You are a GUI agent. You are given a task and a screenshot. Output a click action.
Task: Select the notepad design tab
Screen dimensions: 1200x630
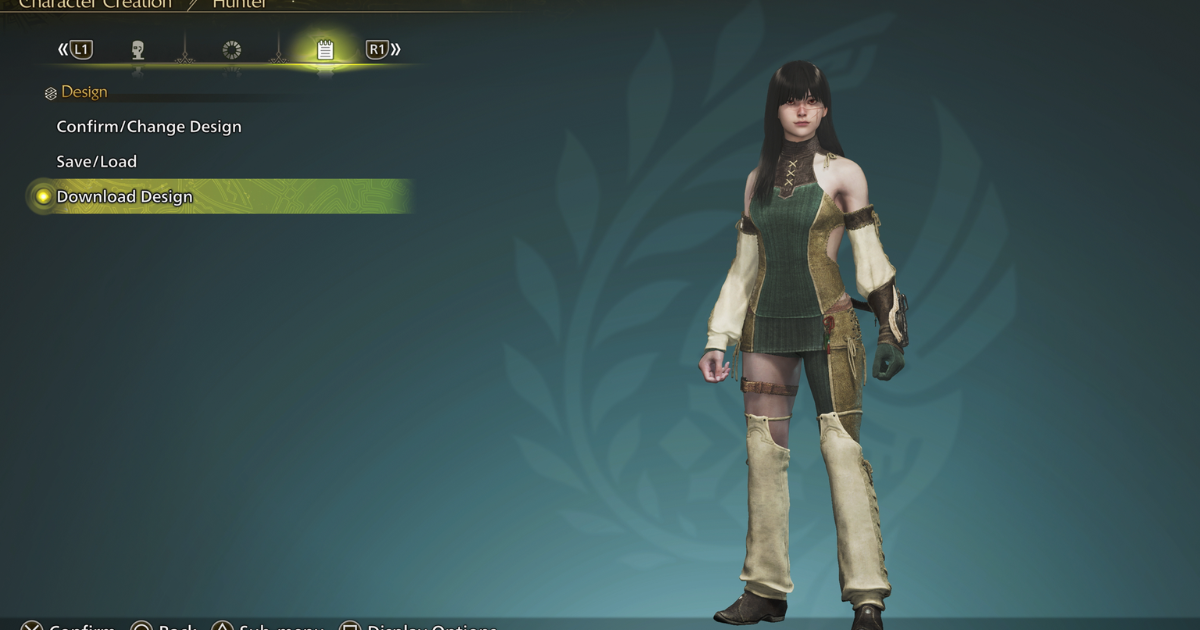coord(325,50)
